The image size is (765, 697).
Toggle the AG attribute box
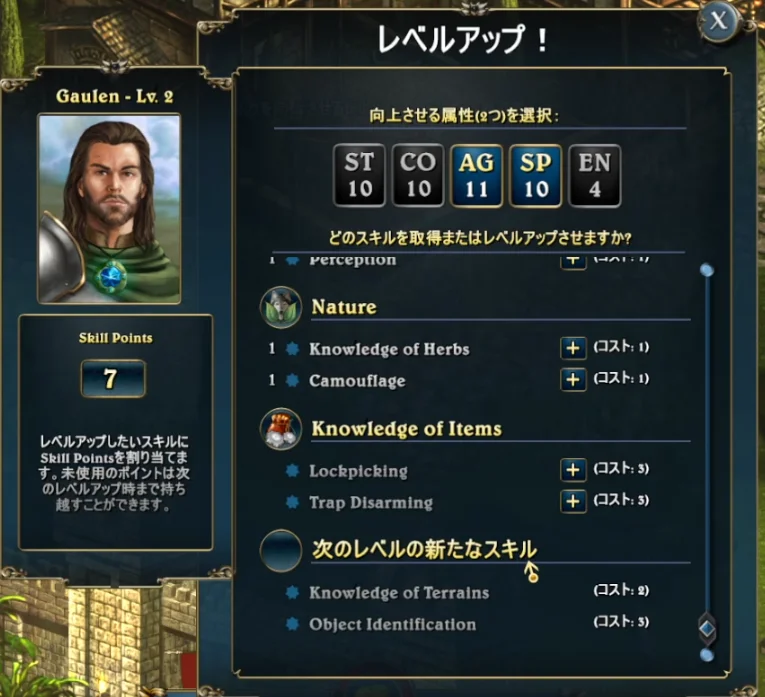[x=477, y=175]
